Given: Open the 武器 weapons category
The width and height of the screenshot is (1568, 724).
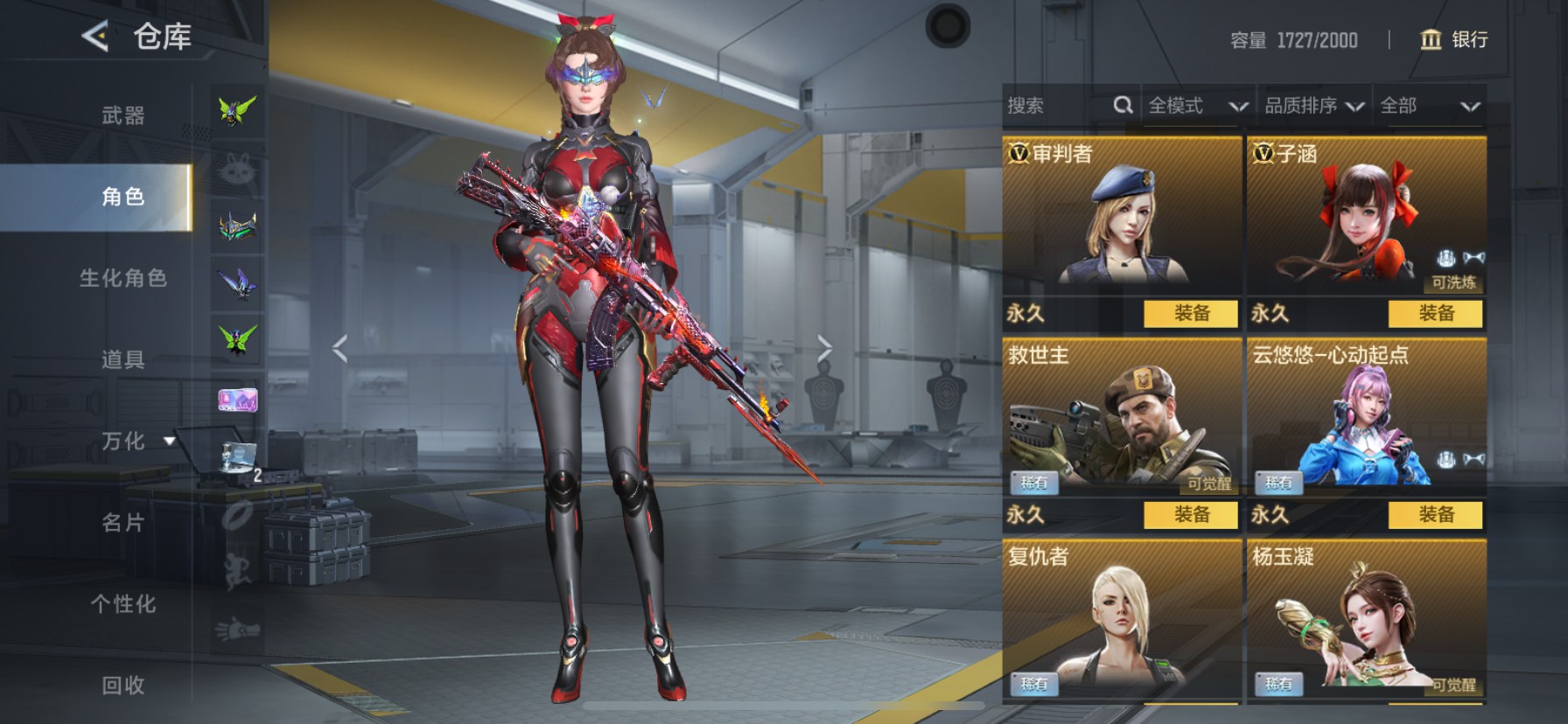Looking at the screenshot, I should coord(123,115).
